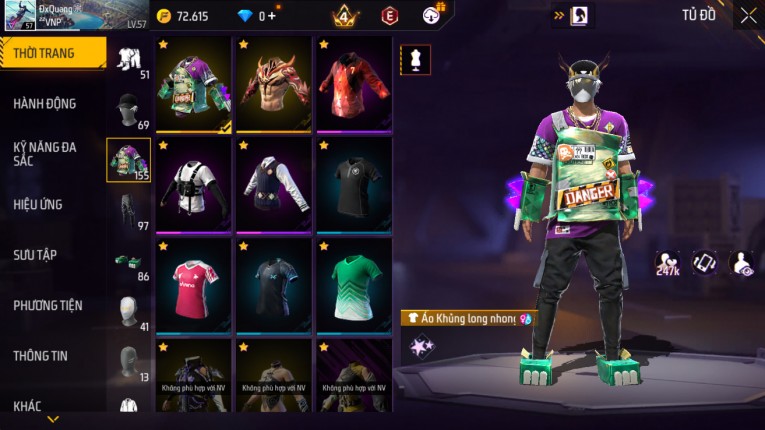Open the PHƯƠNG TIỆN category
The image size is (765, 430).
(x=48, y=305)
